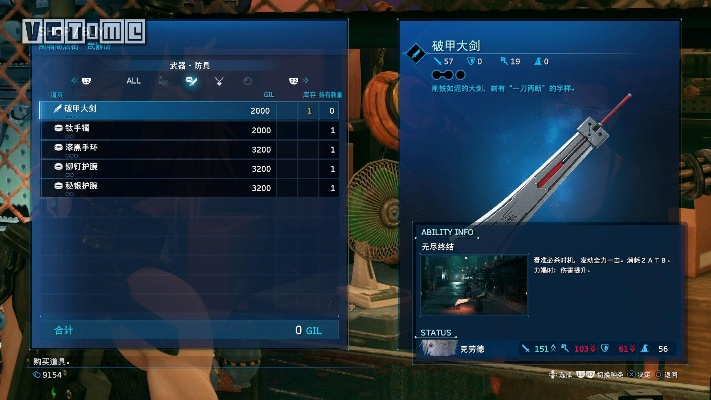Click the right category arrow

[306, 80]
